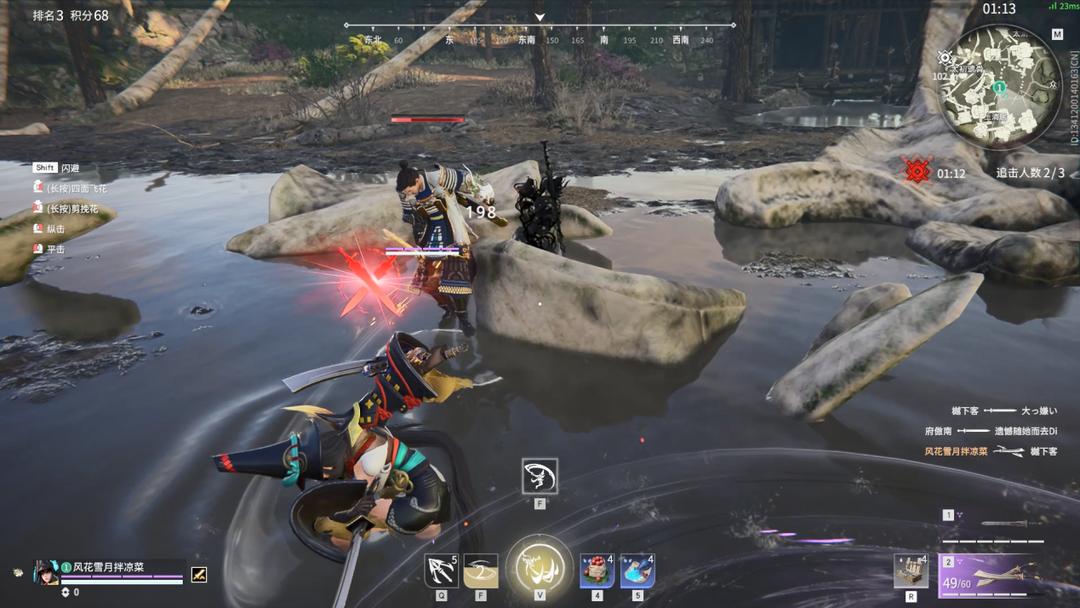Use the grappling hook skill icon
The width and height of the screenshot is (1080, 608).
(x=441, y=570)
